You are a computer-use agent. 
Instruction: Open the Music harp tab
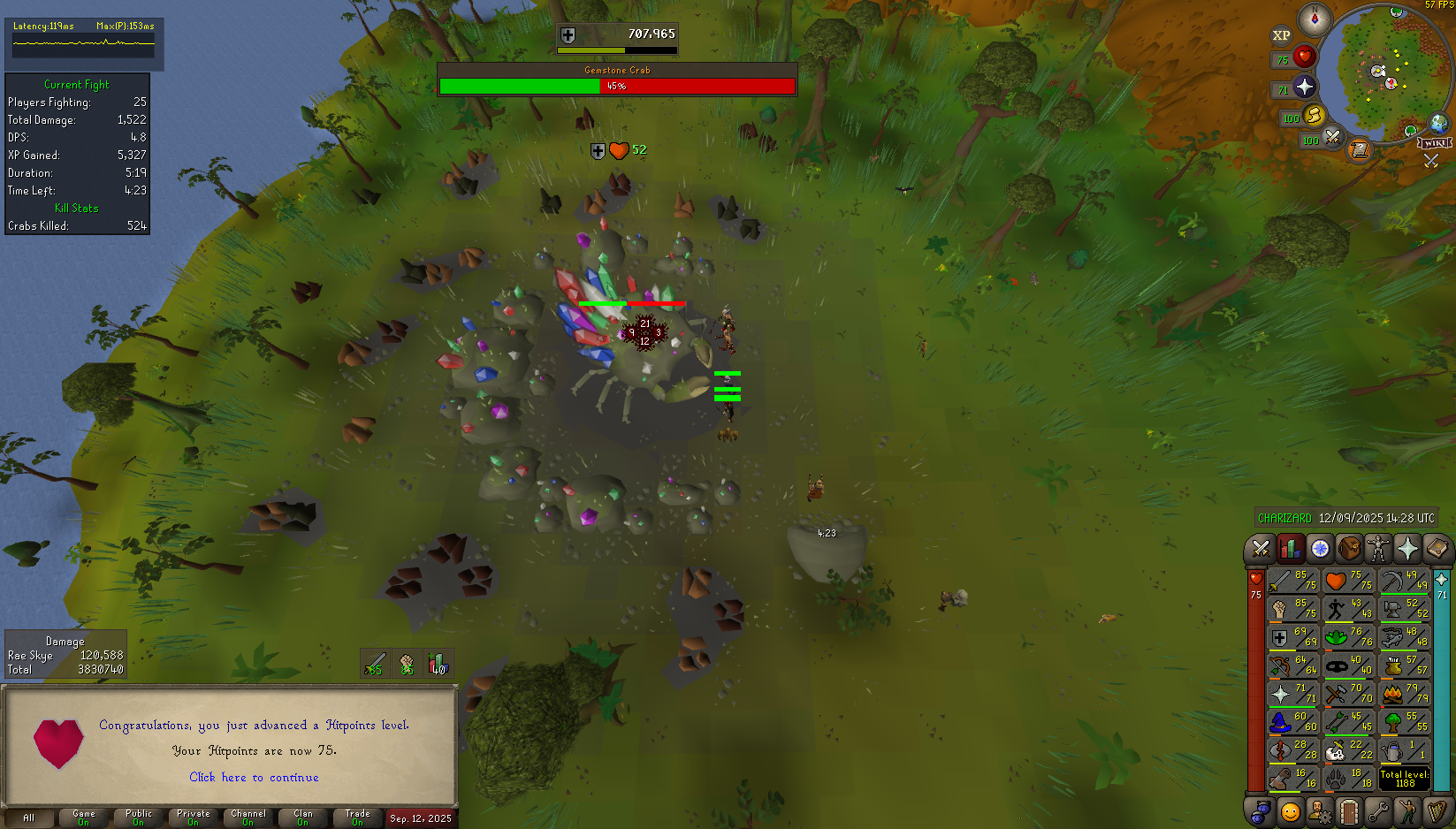[1437, 810]
